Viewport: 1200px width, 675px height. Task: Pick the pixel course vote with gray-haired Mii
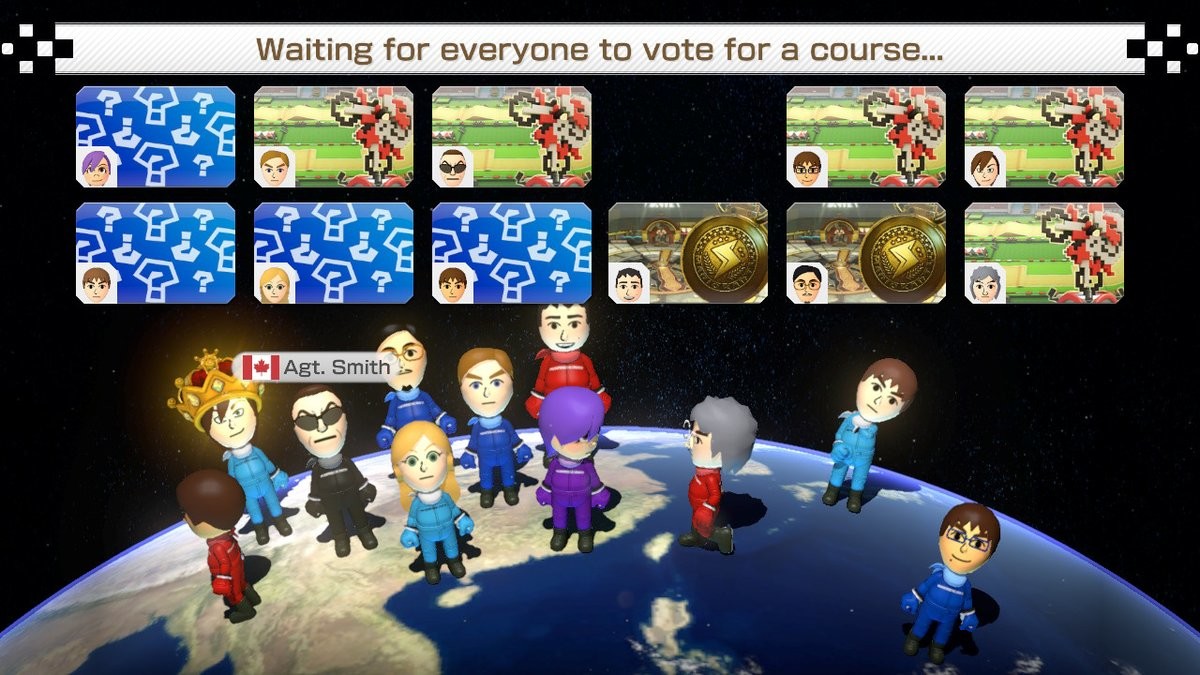pos(1043,253)
